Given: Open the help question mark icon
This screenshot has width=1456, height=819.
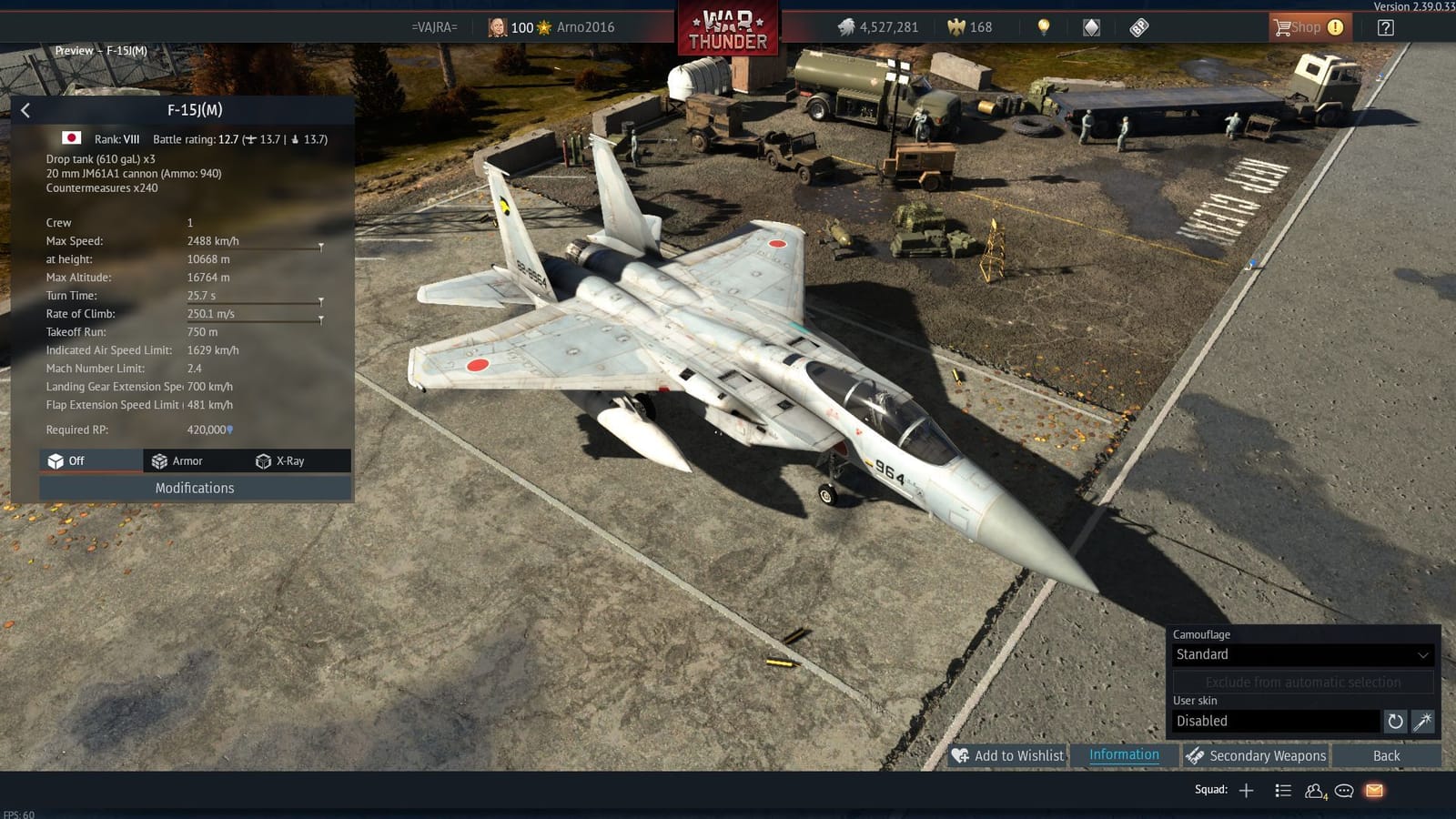Looking at the screenshot, I should click(1385, 27).
